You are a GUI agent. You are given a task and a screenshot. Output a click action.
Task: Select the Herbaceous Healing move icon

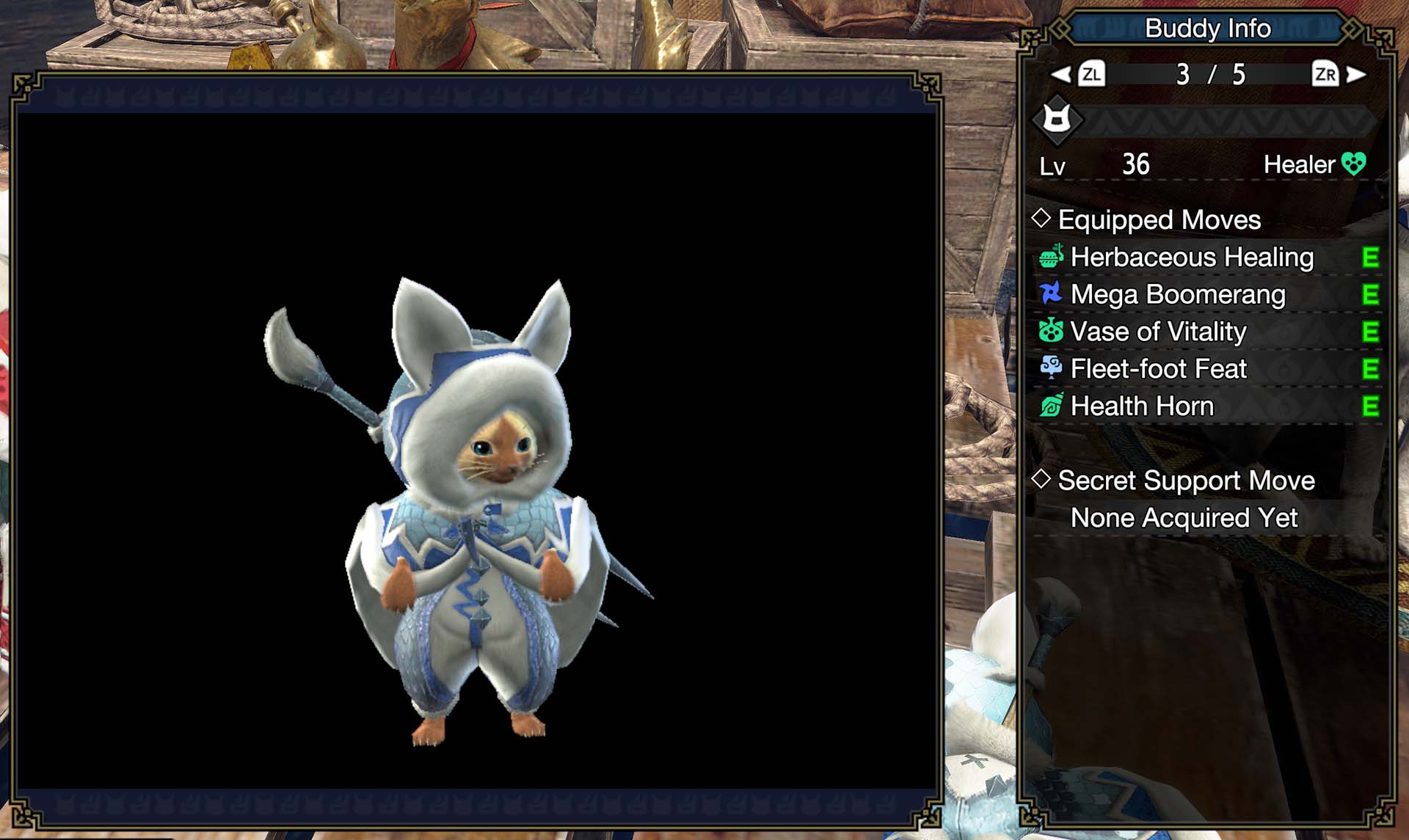point(1052,258)
